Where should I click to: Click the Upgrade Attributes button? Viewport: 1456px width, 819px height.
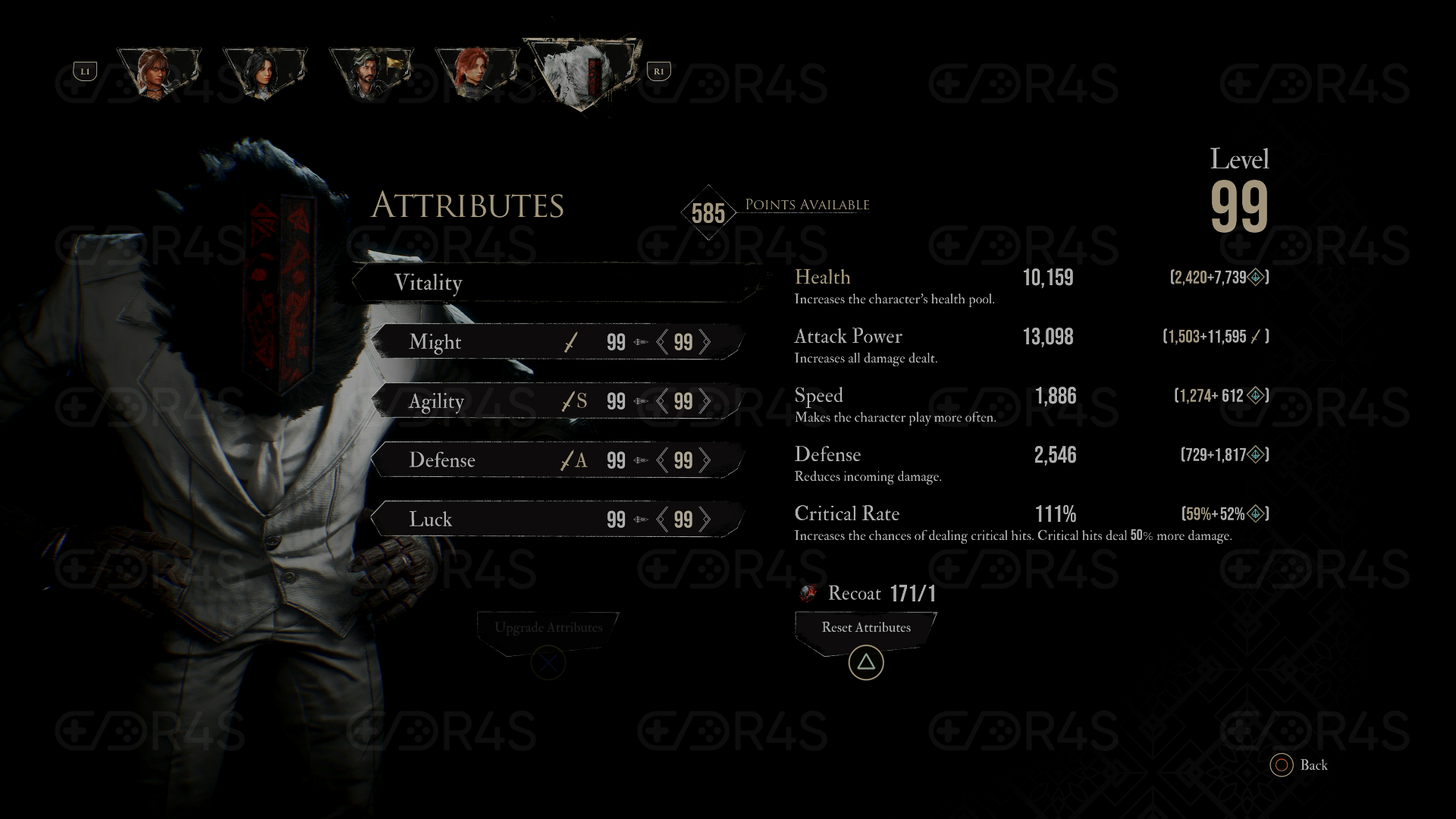(548, 628)
